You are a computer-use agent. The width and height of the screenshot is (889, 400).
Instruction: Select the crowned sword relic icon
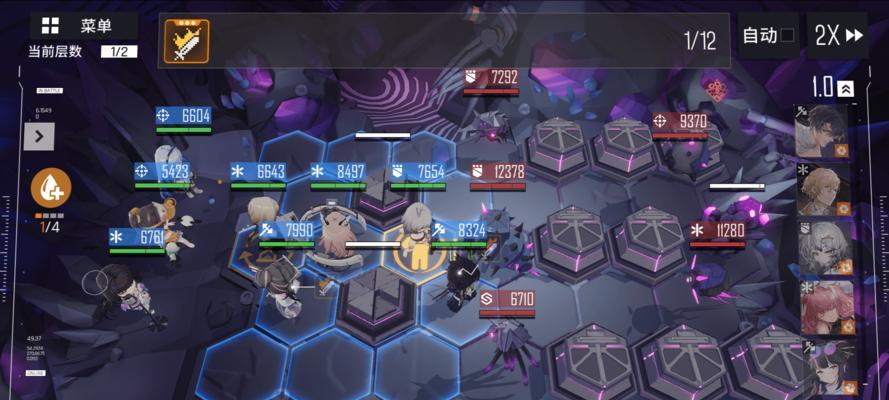pos(186,41)
